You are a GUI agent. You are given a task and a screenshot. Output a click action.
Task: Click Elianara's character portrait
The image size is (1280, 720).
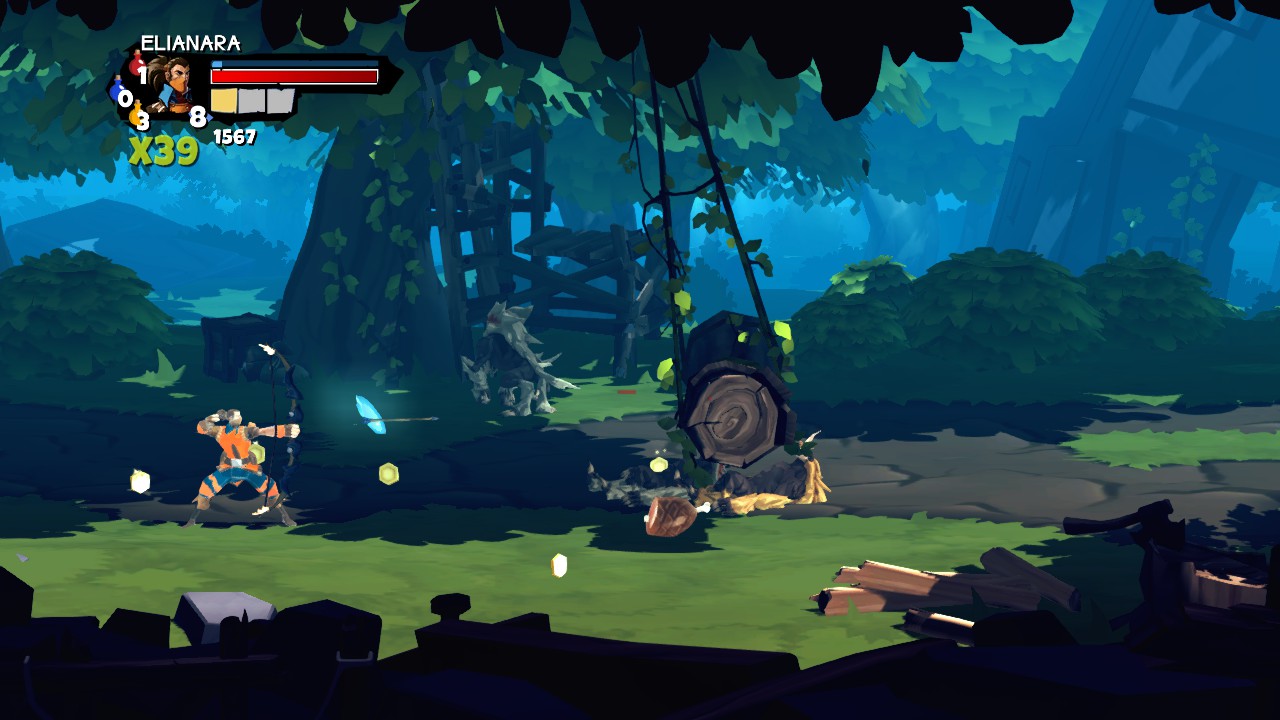point(172,85)
